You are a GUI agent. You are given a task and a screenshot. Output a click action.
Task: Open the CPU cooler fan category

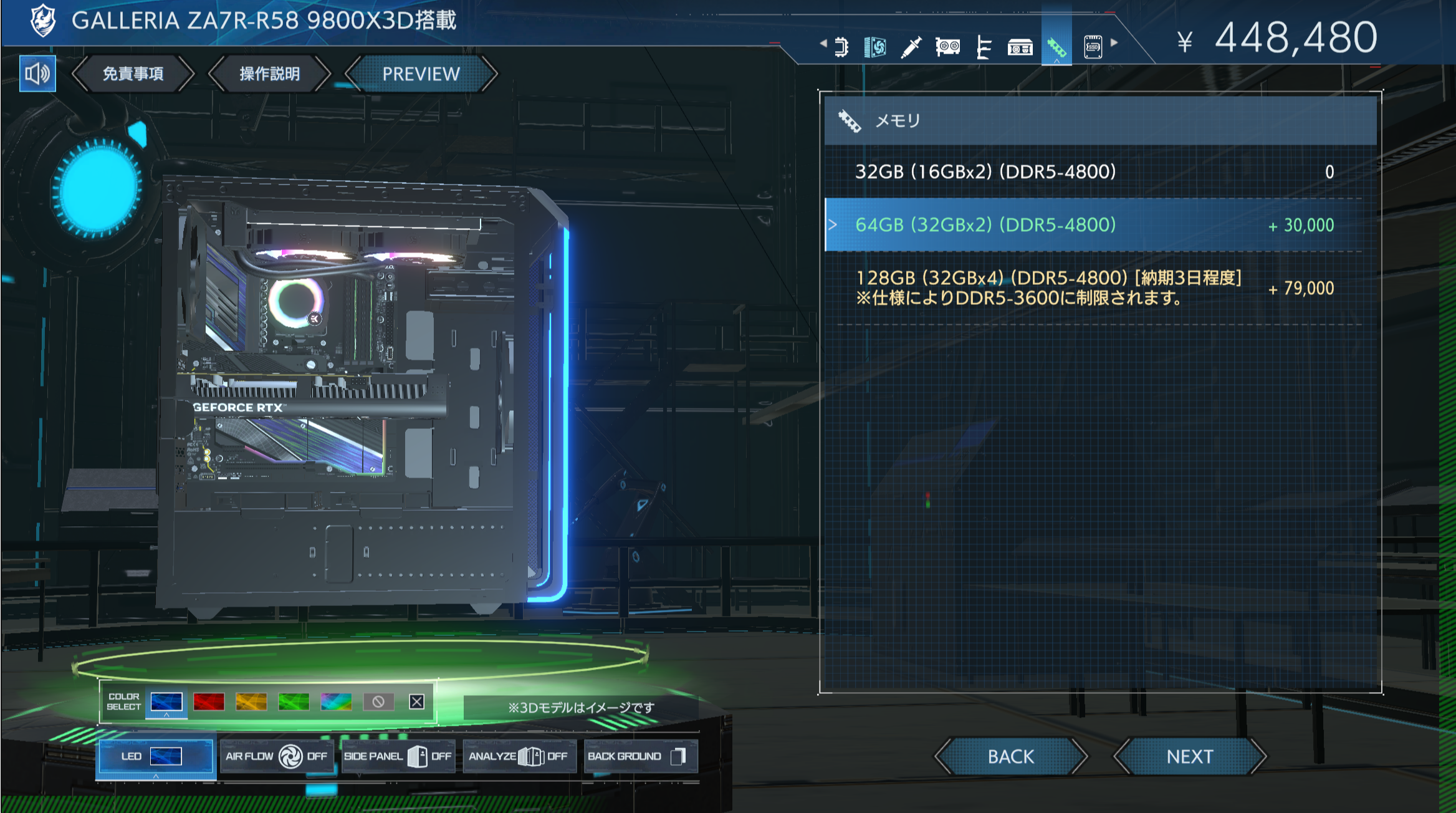tap(875, 47)
